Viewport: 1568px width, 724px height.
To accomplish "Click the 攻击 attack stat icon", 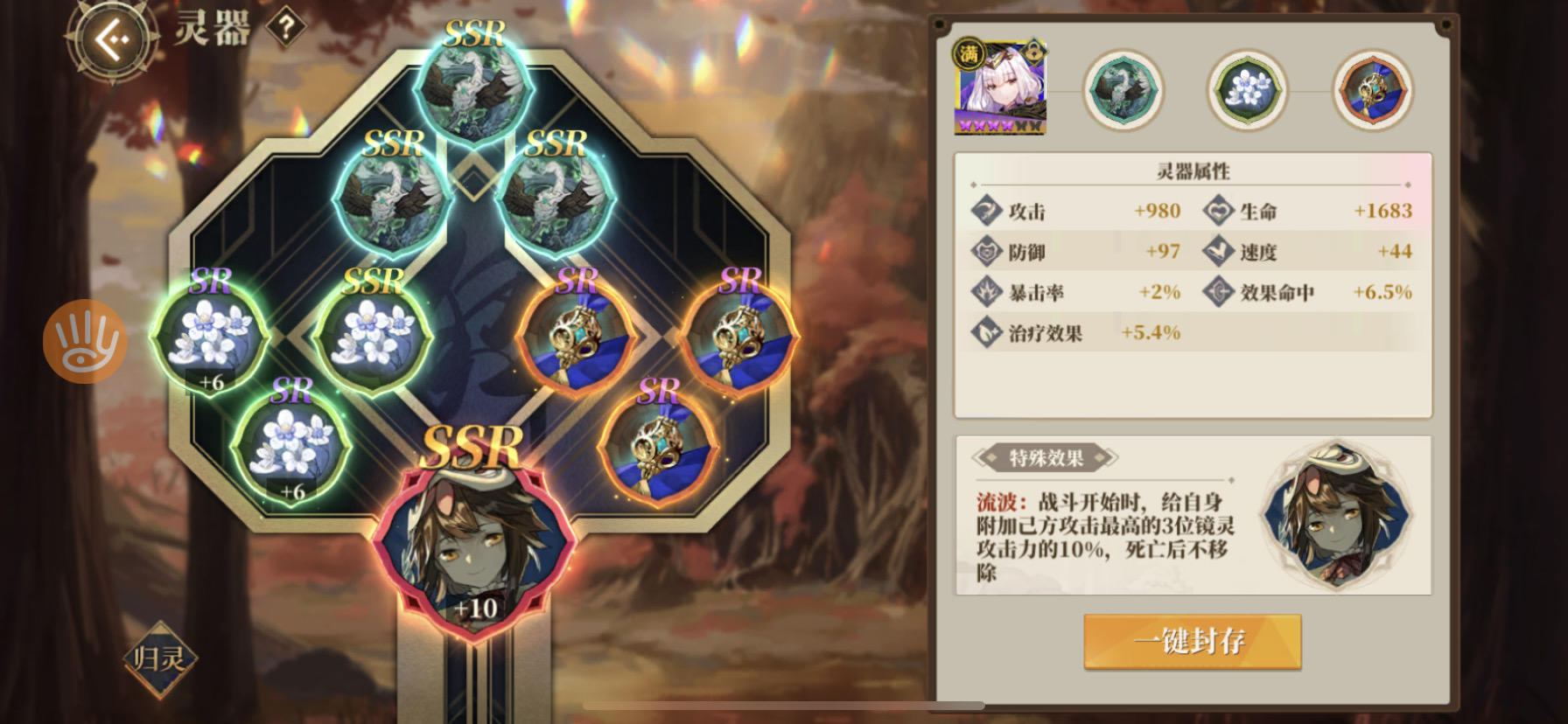I will (987, 210).
